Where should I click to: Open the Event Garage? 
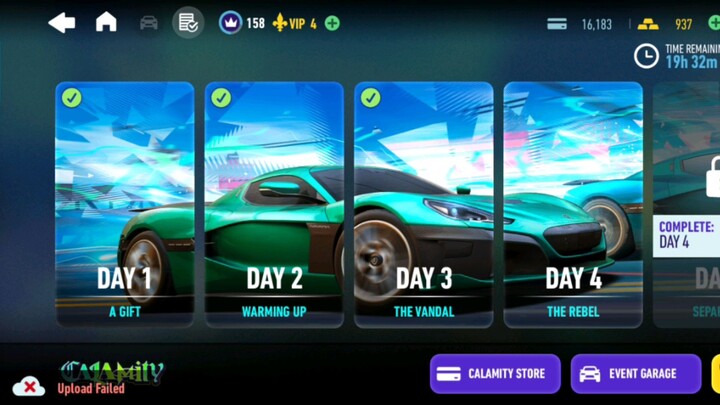tap(636, 374)
